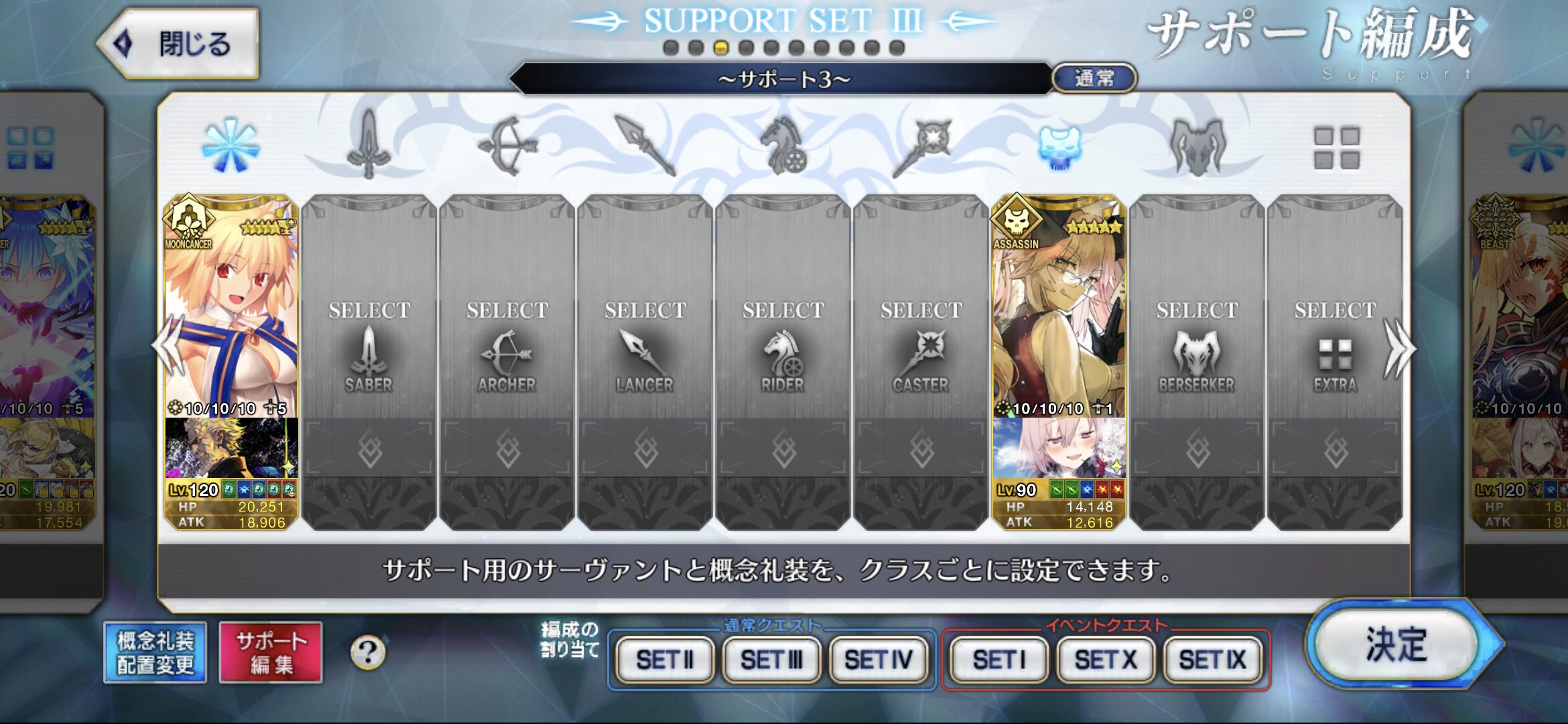
Task: Choose a servant for the Saber slot
Action: [x=369, y=349]
